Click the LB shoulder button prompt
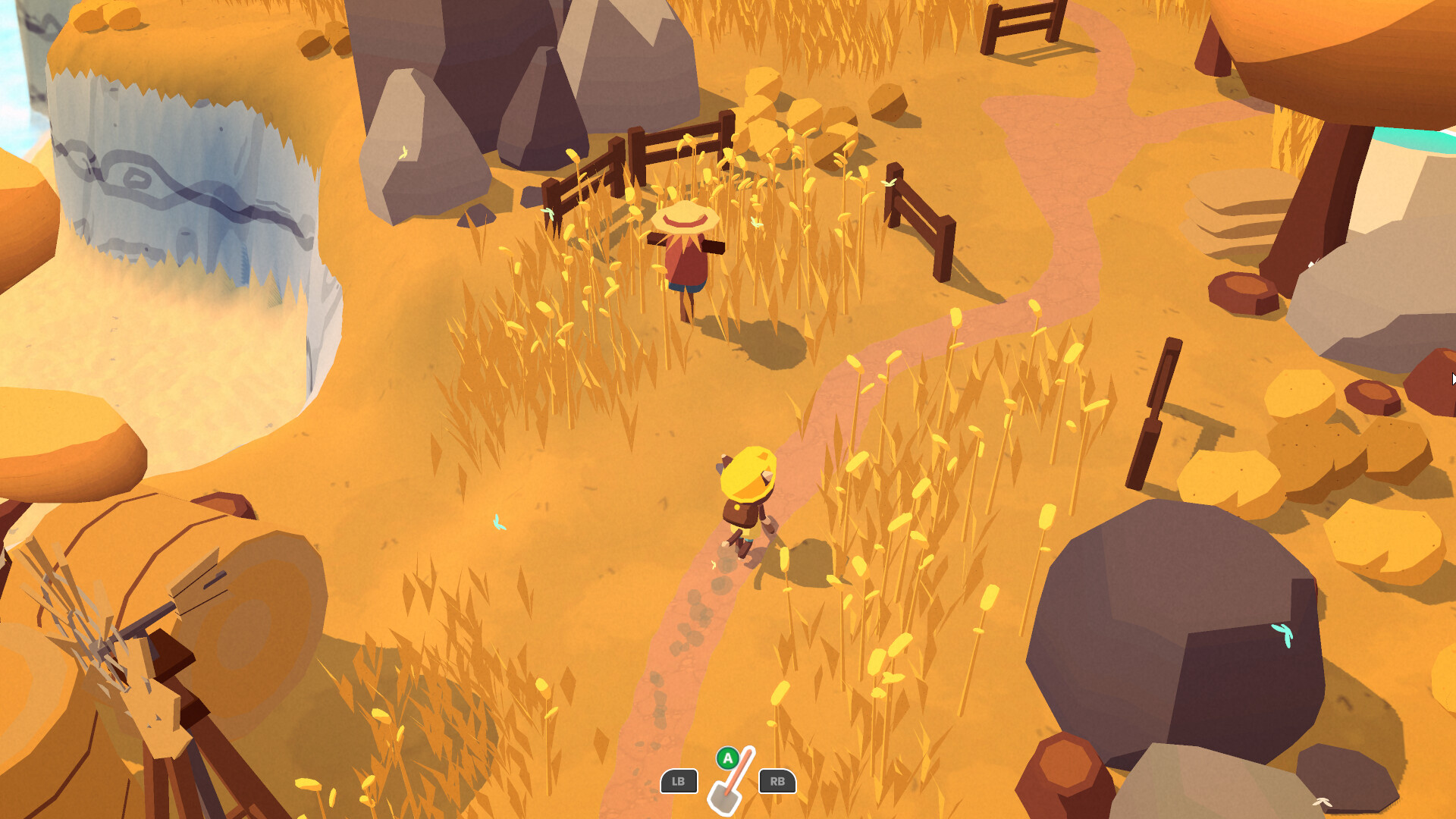Screen dimensions: 1456x819 (679, 782)
